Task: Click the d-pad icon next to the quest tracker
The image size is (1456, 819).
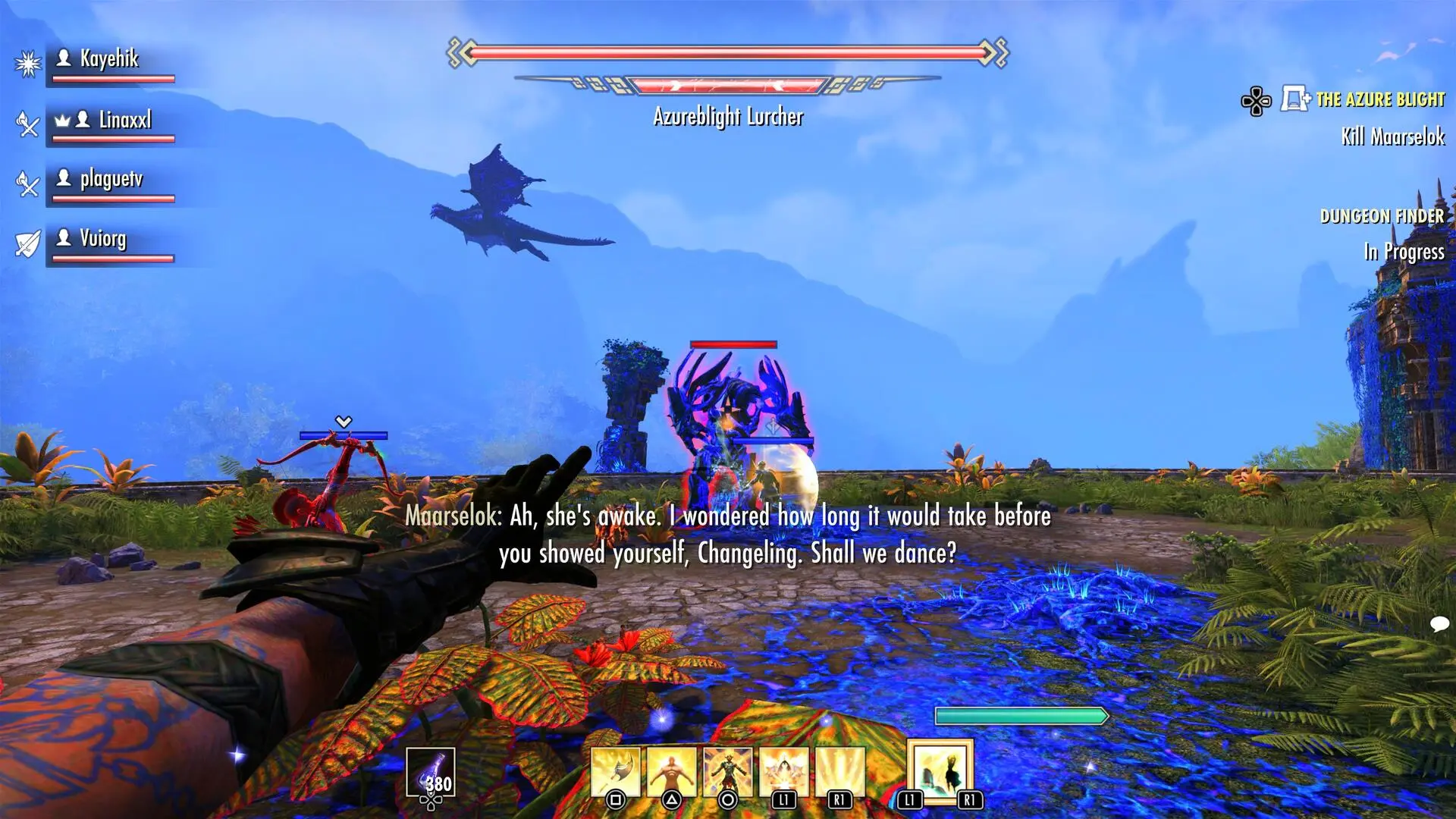Action: 1257,99
